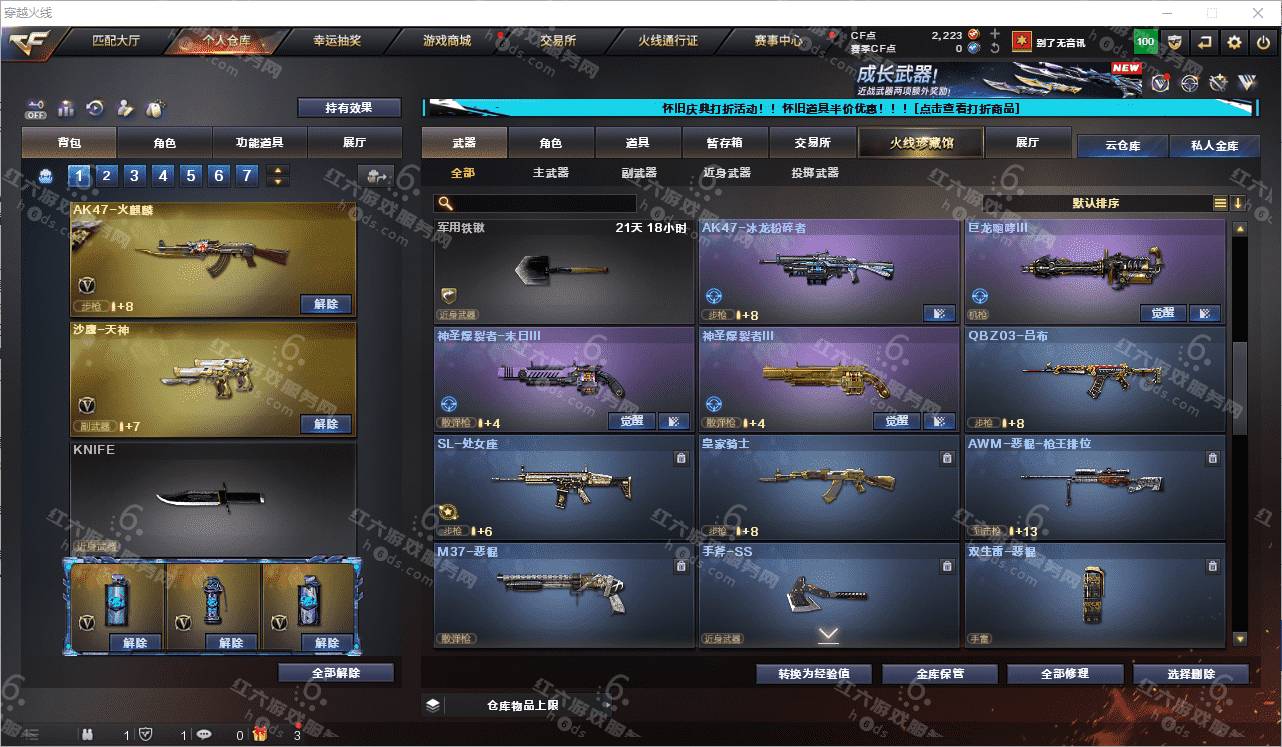Open the 火线珍藏馆 tab

(x=921, y=143)
